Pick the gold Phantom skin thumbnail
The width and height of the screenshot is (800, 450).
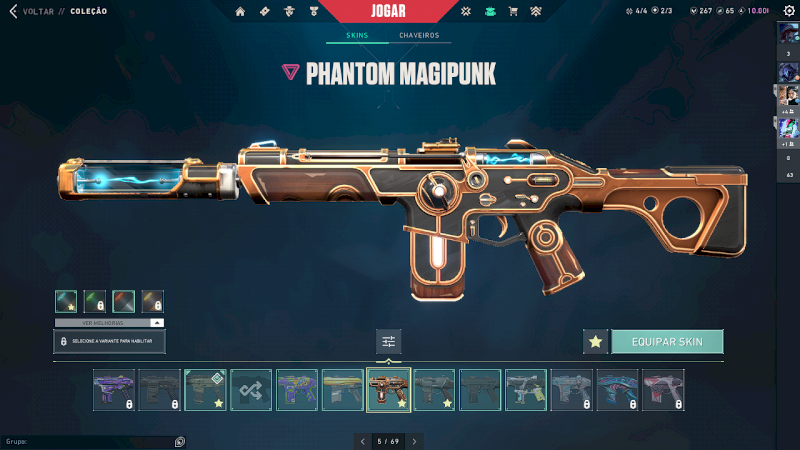click(x=343, y=390)
